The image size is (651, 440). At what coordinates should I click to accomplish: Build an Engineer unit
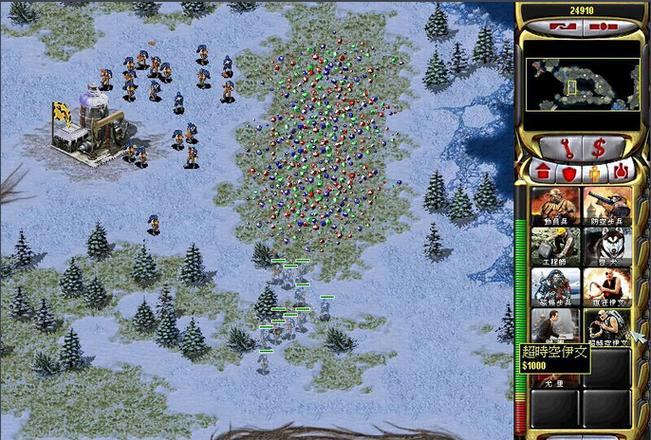(555, 246)
